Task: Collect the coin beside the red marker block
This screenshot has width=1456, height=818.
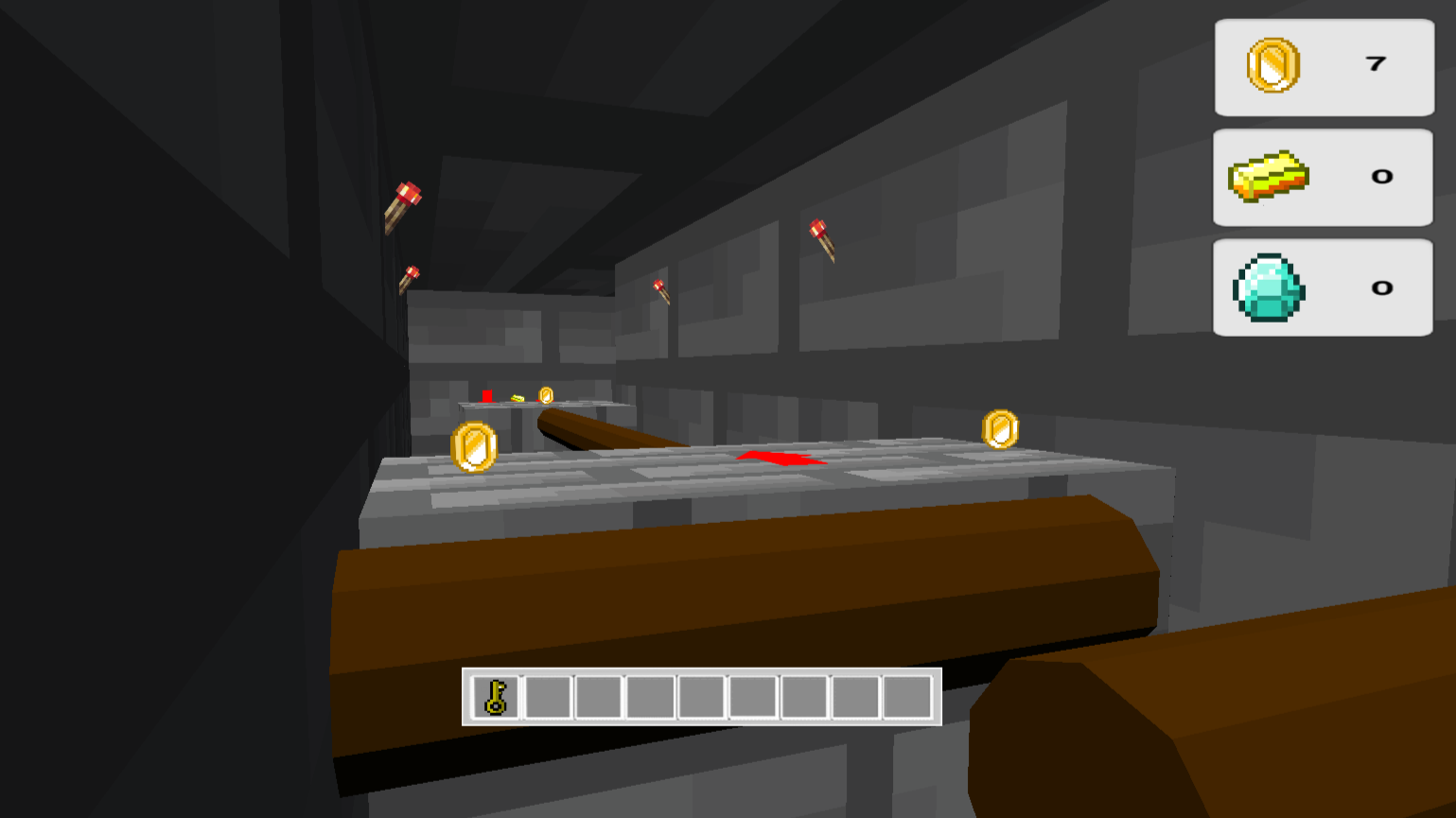Action: [546, 394]
